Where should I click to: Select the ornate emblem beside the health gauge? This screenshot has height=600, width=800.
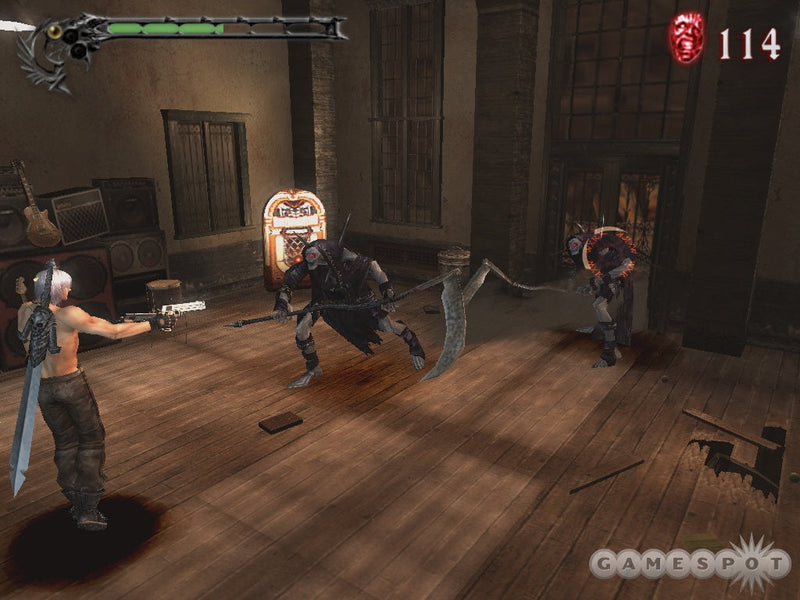50,50
